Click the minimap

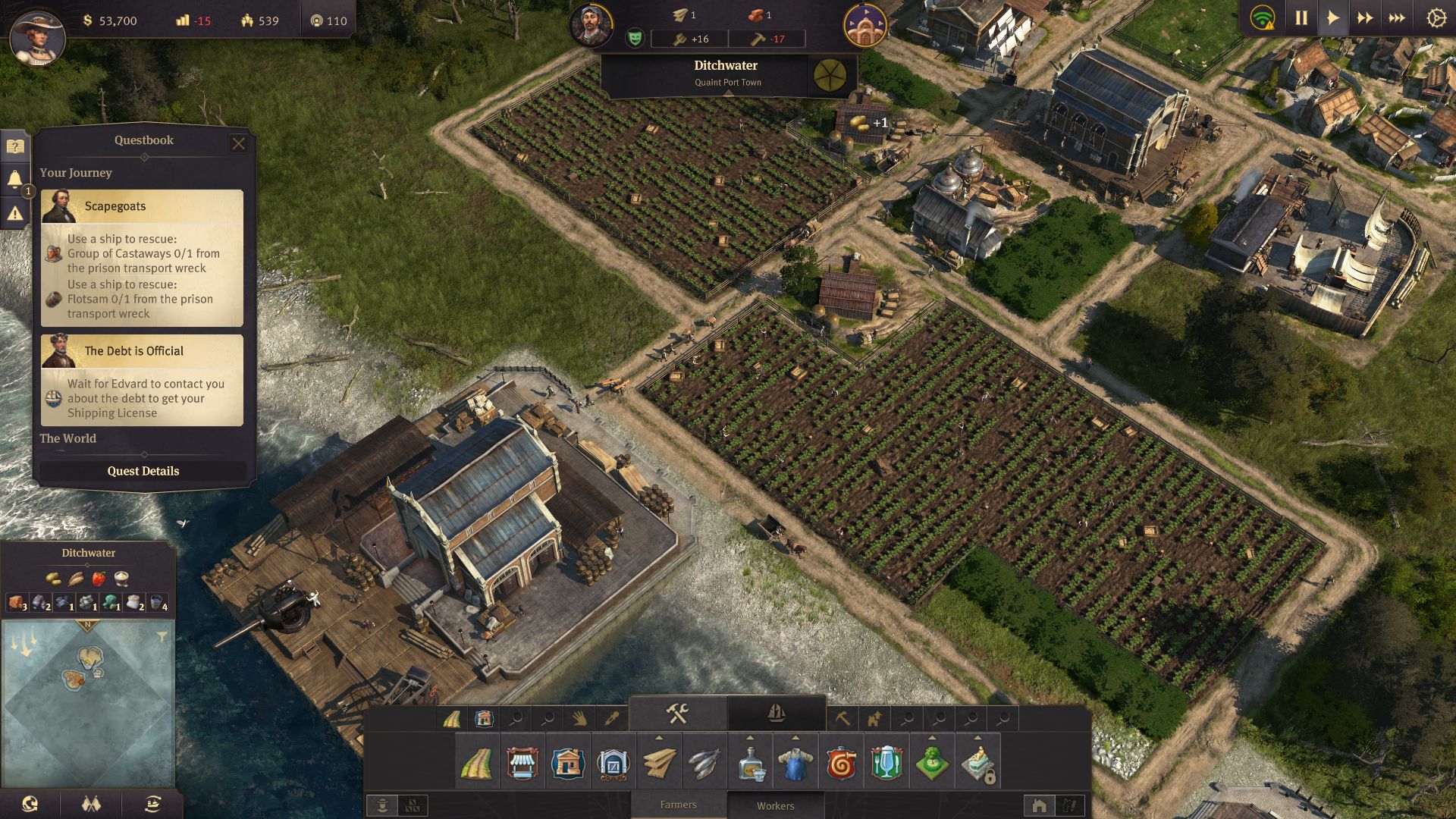tap(89, 704)
